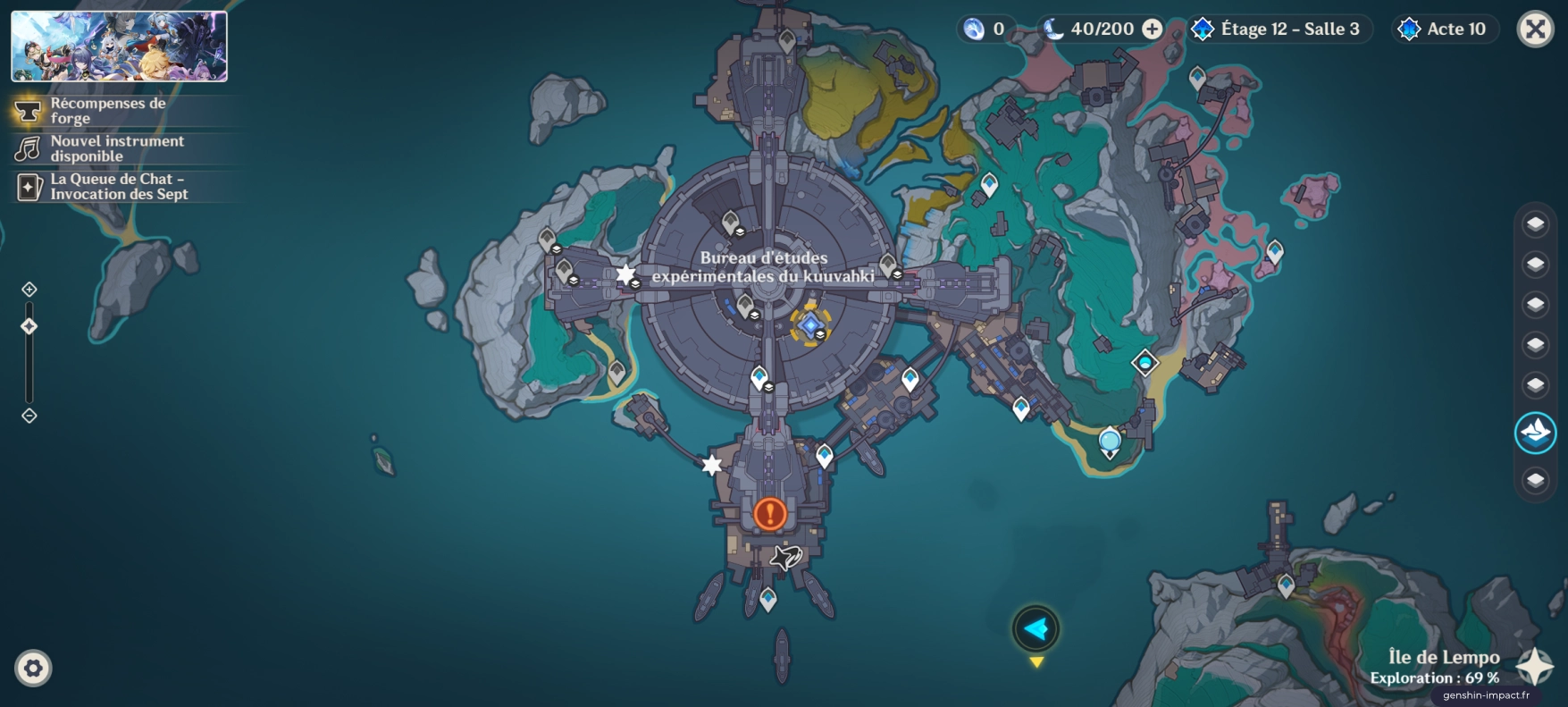Image resolution: width=1568 pixels, height=707 pixels.
Task: Zoom in using the map zoom plus
Action: click(29, 290)
